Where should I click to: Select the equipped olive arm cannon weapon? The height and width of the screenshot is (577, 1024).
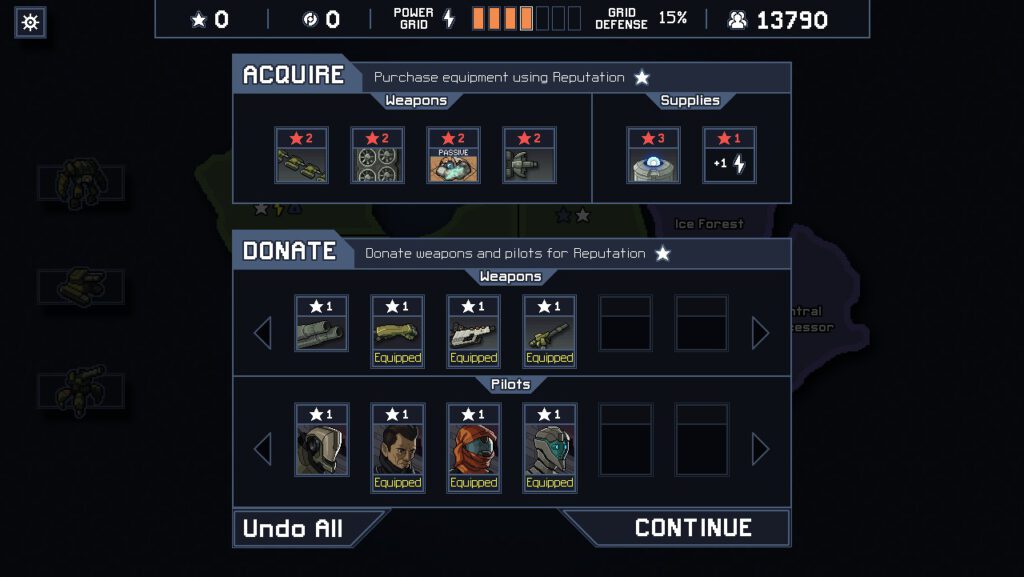(x=397, y=332)
